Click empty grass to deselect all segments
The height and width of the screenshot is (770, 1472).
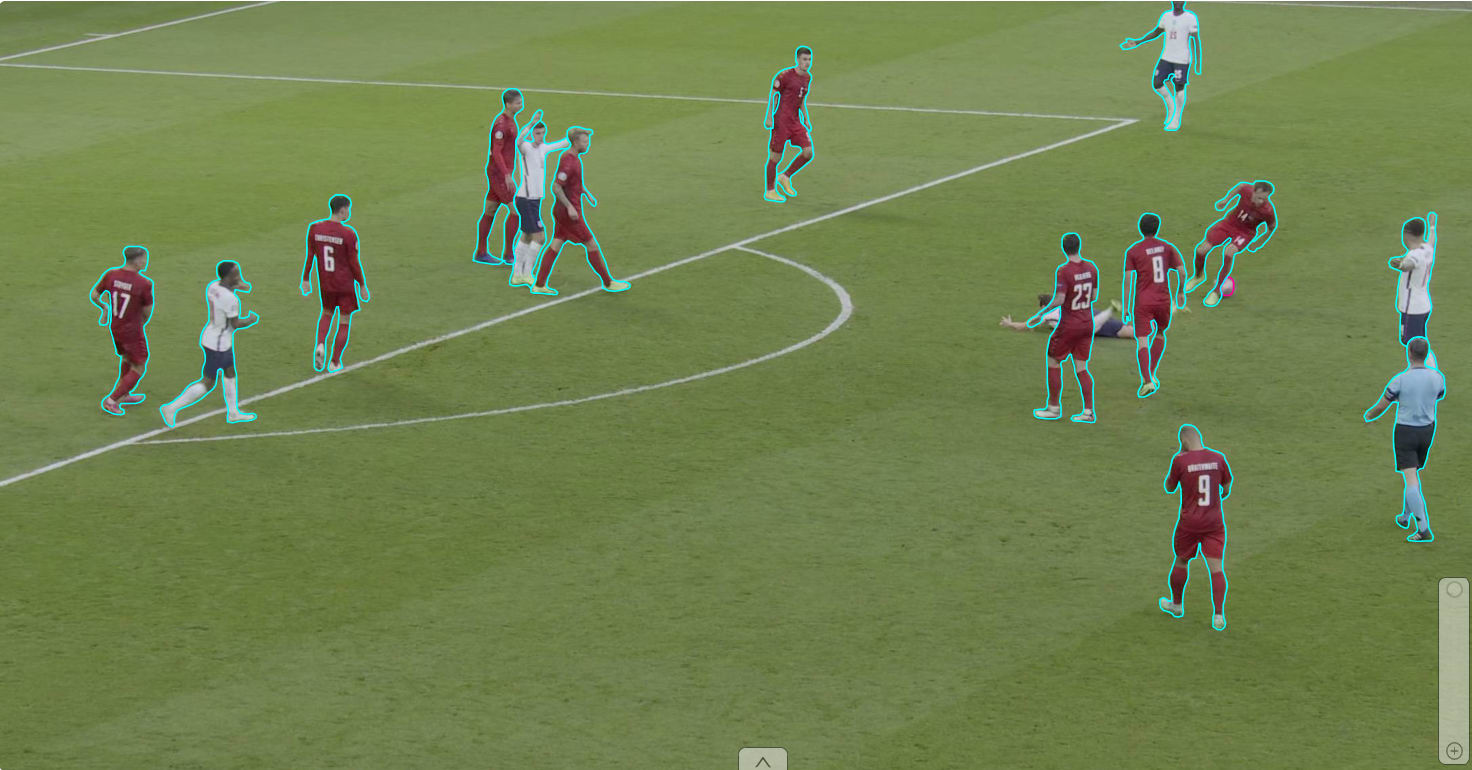[650, 600]
